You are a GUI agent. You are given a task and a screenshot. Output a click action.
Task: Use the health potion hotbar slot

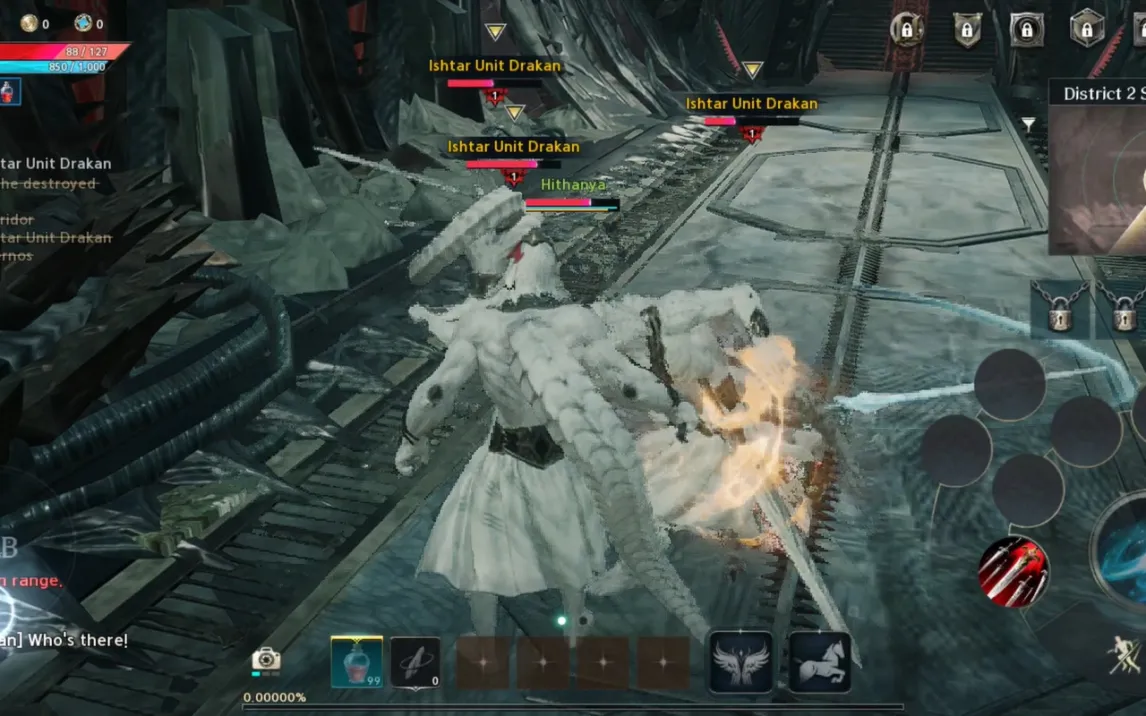(356, 661)
